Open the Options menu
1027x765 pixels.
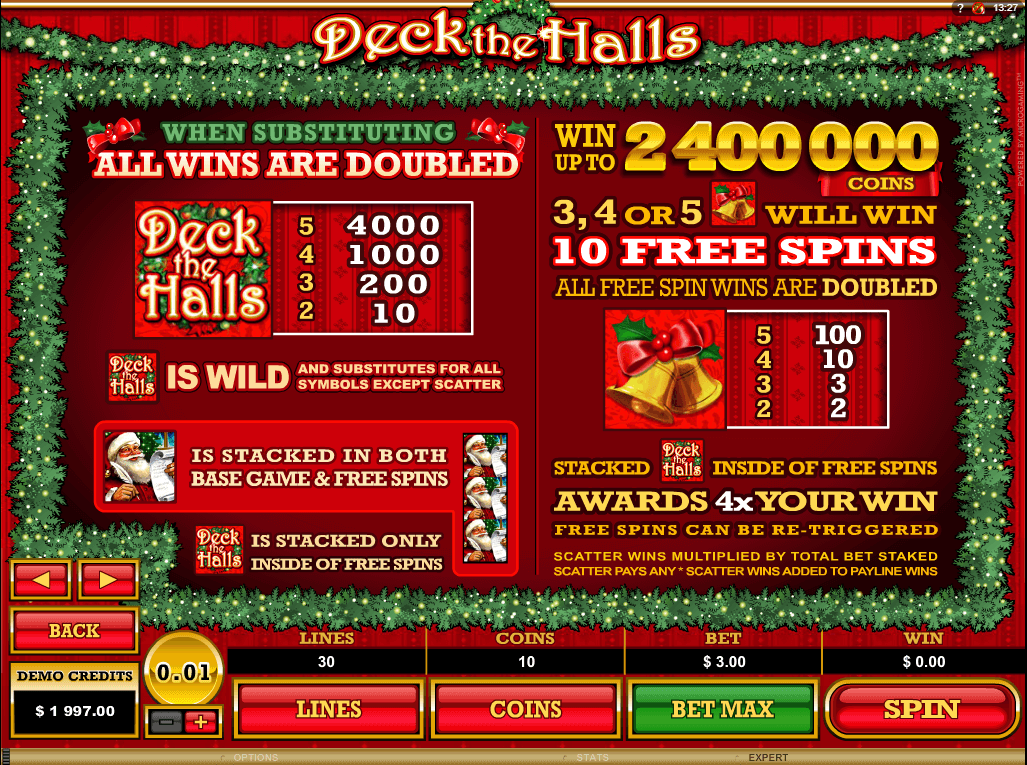tap(254, 758)
